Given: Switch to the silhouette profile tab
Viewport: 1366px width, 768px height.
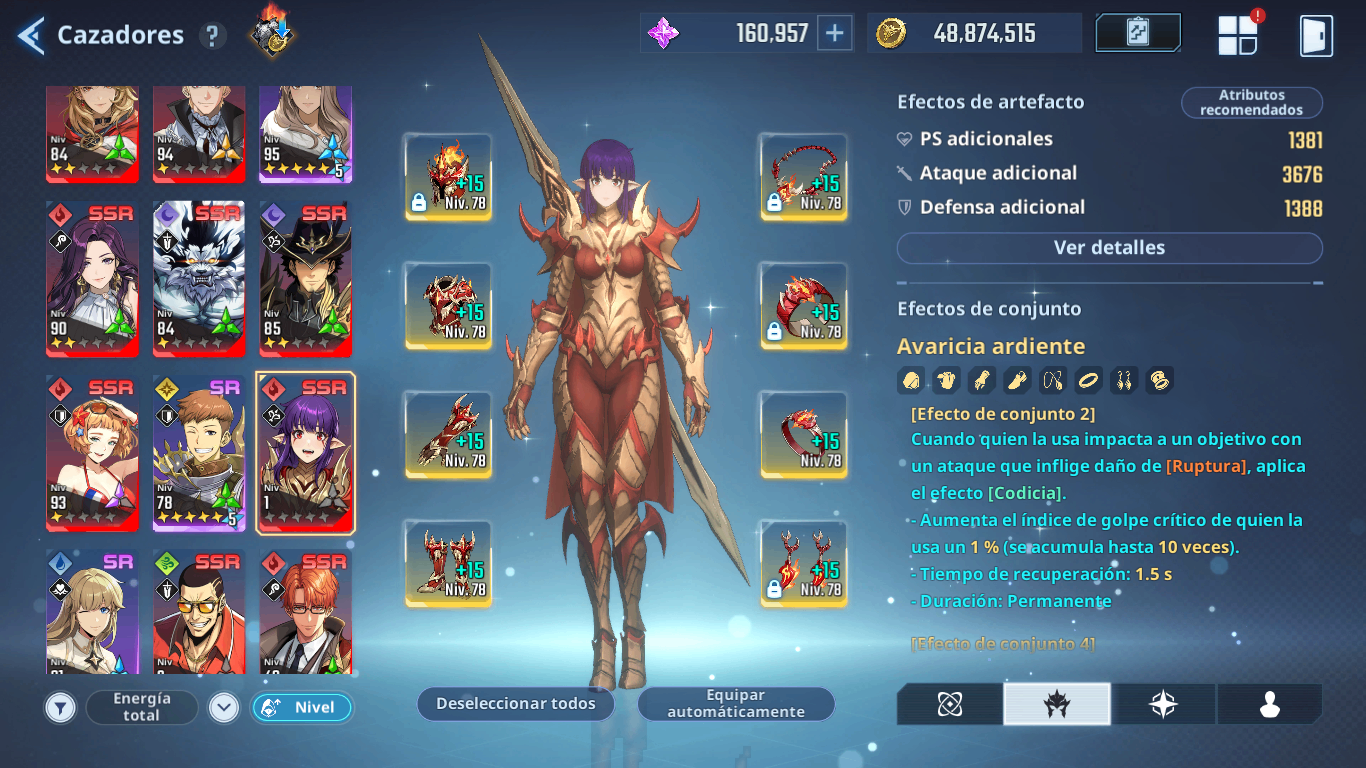Looking at the screenshot, I should 1269,704.
